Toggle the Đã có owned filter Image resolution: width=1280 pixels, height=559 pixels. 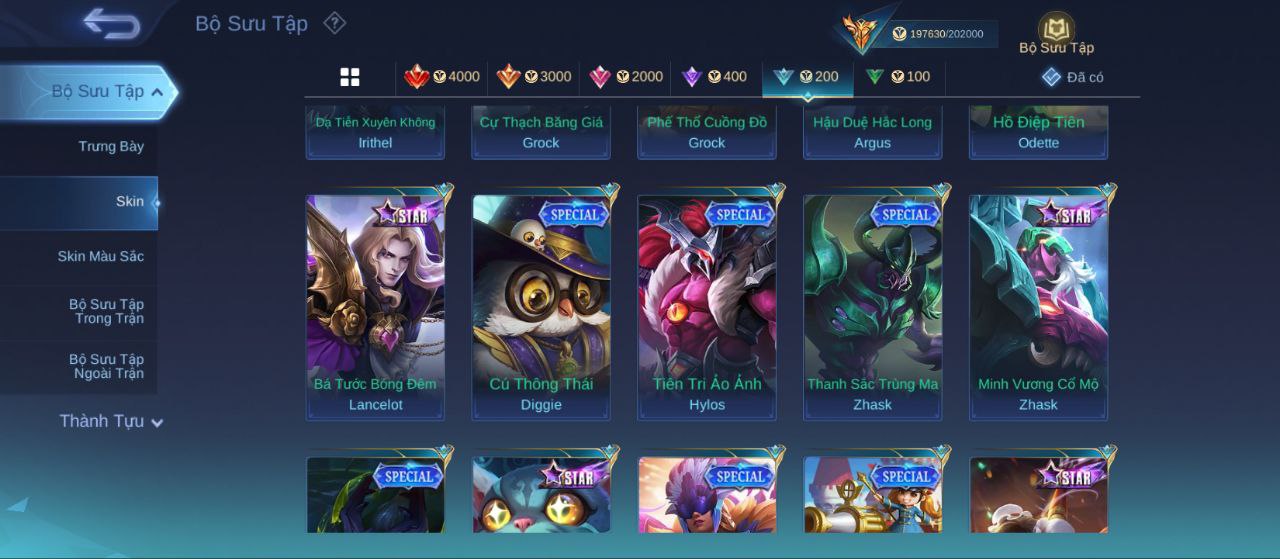[x=1072, y=77]
